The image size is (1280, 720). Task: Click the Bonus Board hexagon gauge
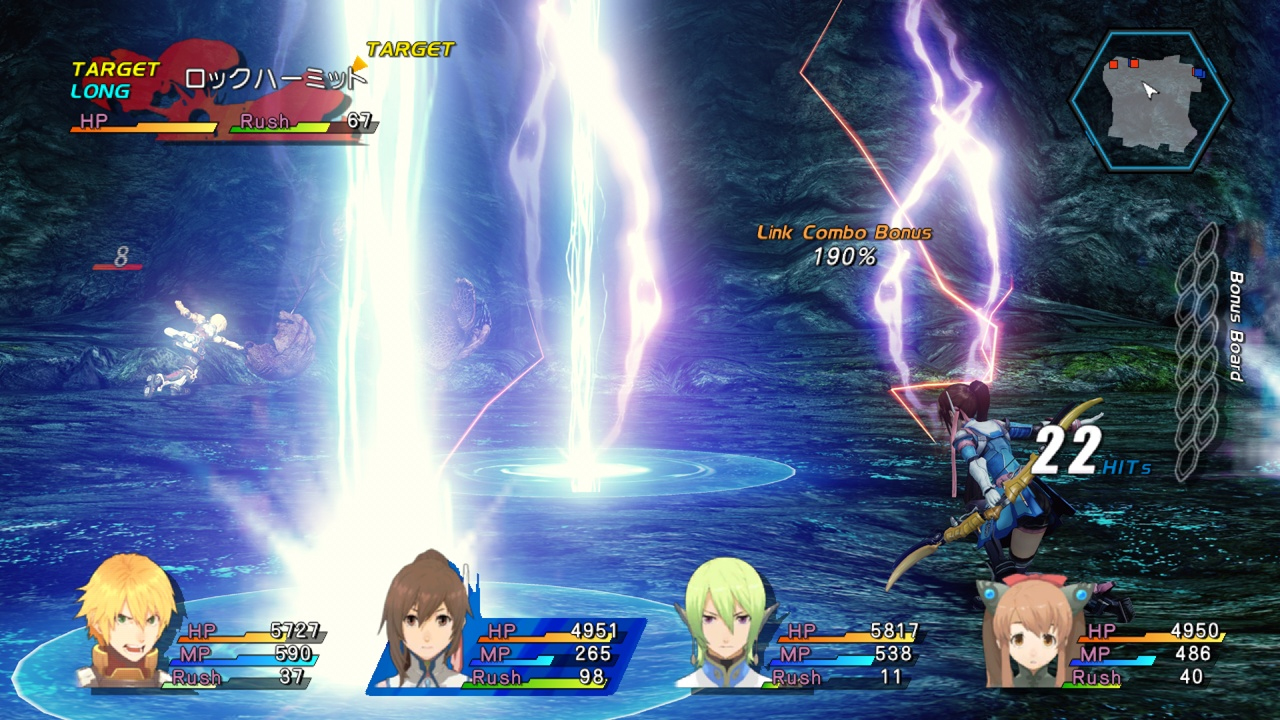[1197, 352]
